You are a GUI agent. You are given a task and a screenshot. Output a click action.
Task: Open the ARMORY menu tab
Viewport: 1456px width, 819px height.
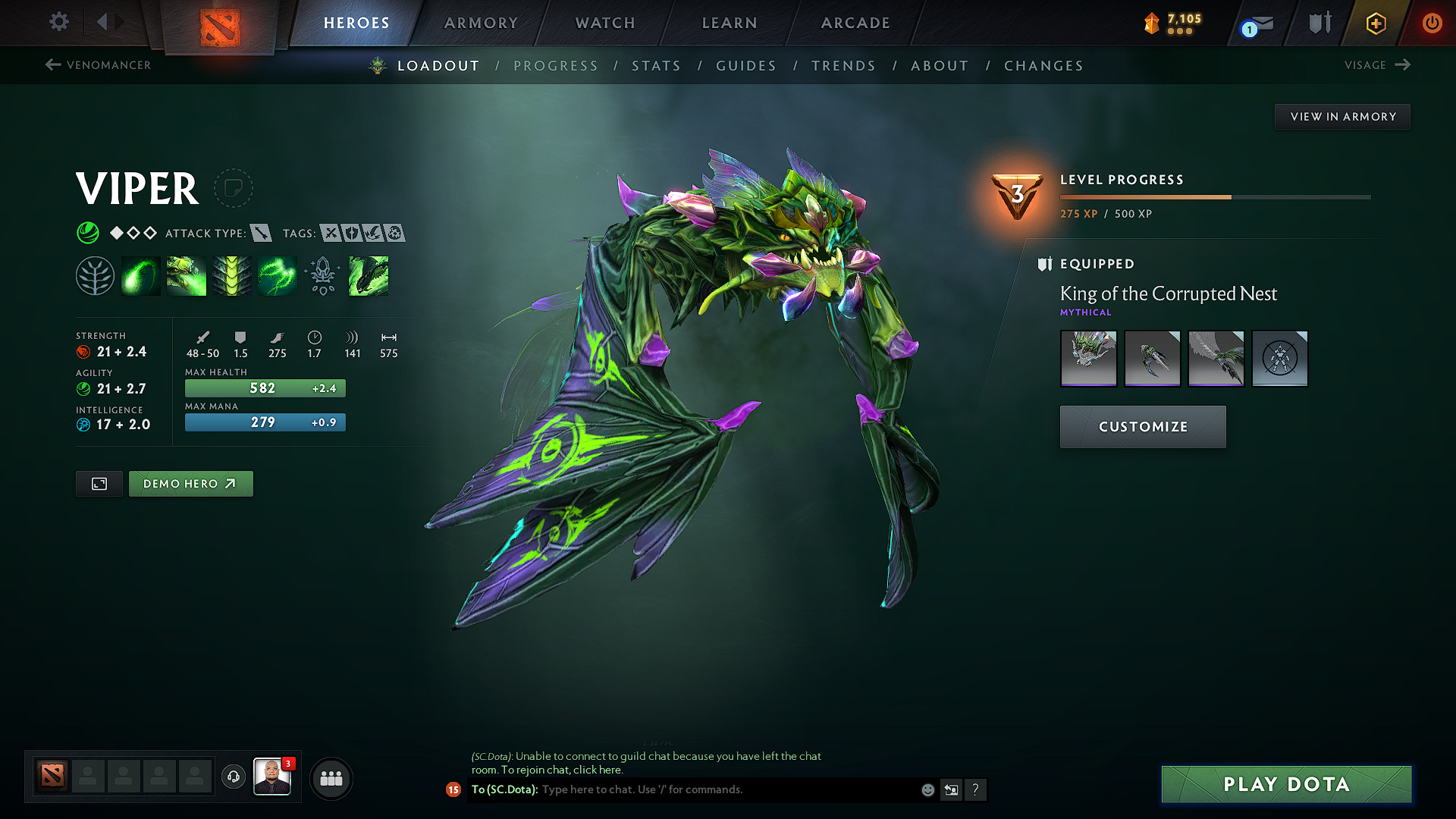[x=480, y=23]
